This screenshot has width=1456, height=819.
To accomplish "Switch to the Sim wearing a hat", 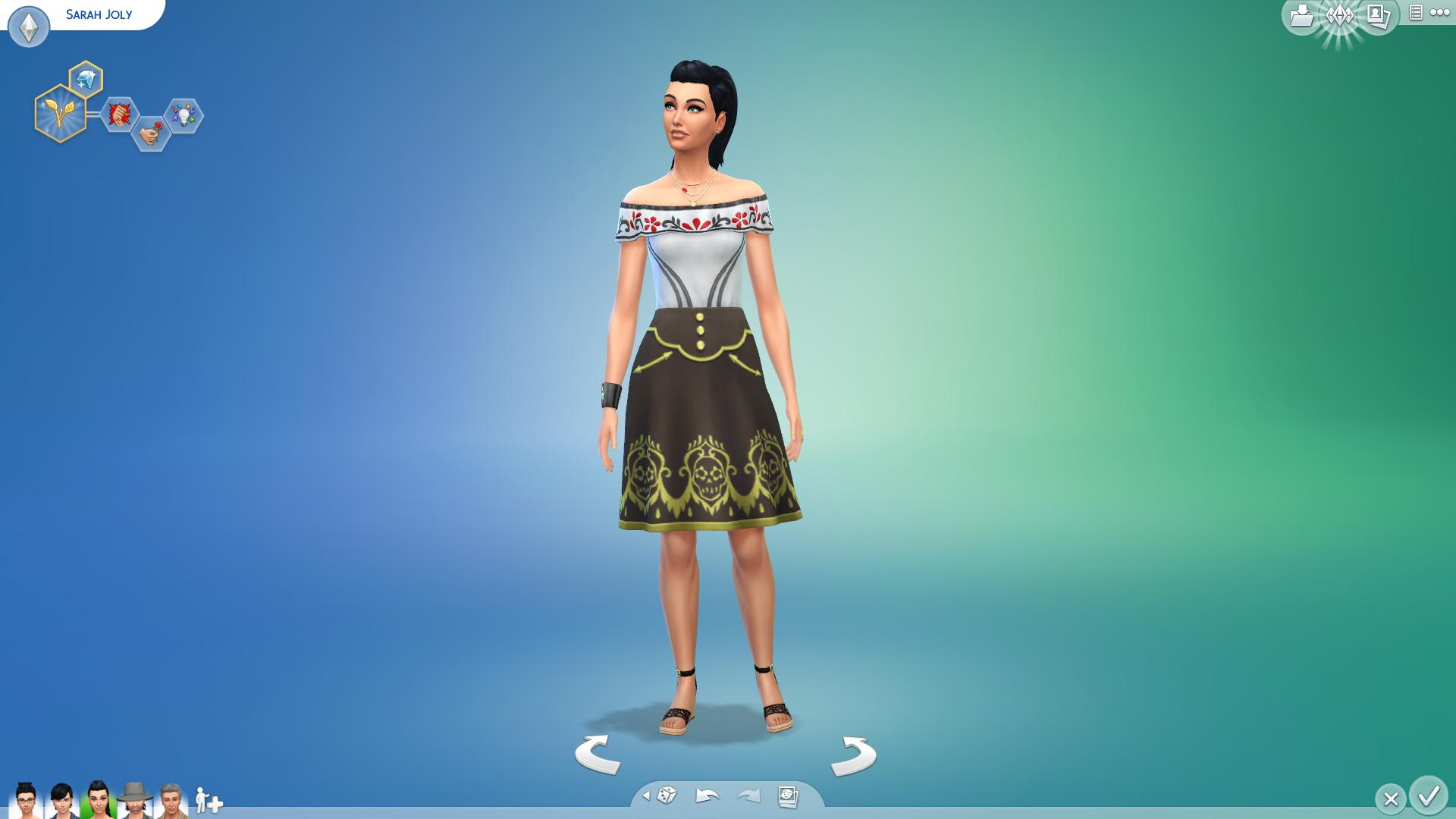I will pyautogui.click(x=134, y=801).
